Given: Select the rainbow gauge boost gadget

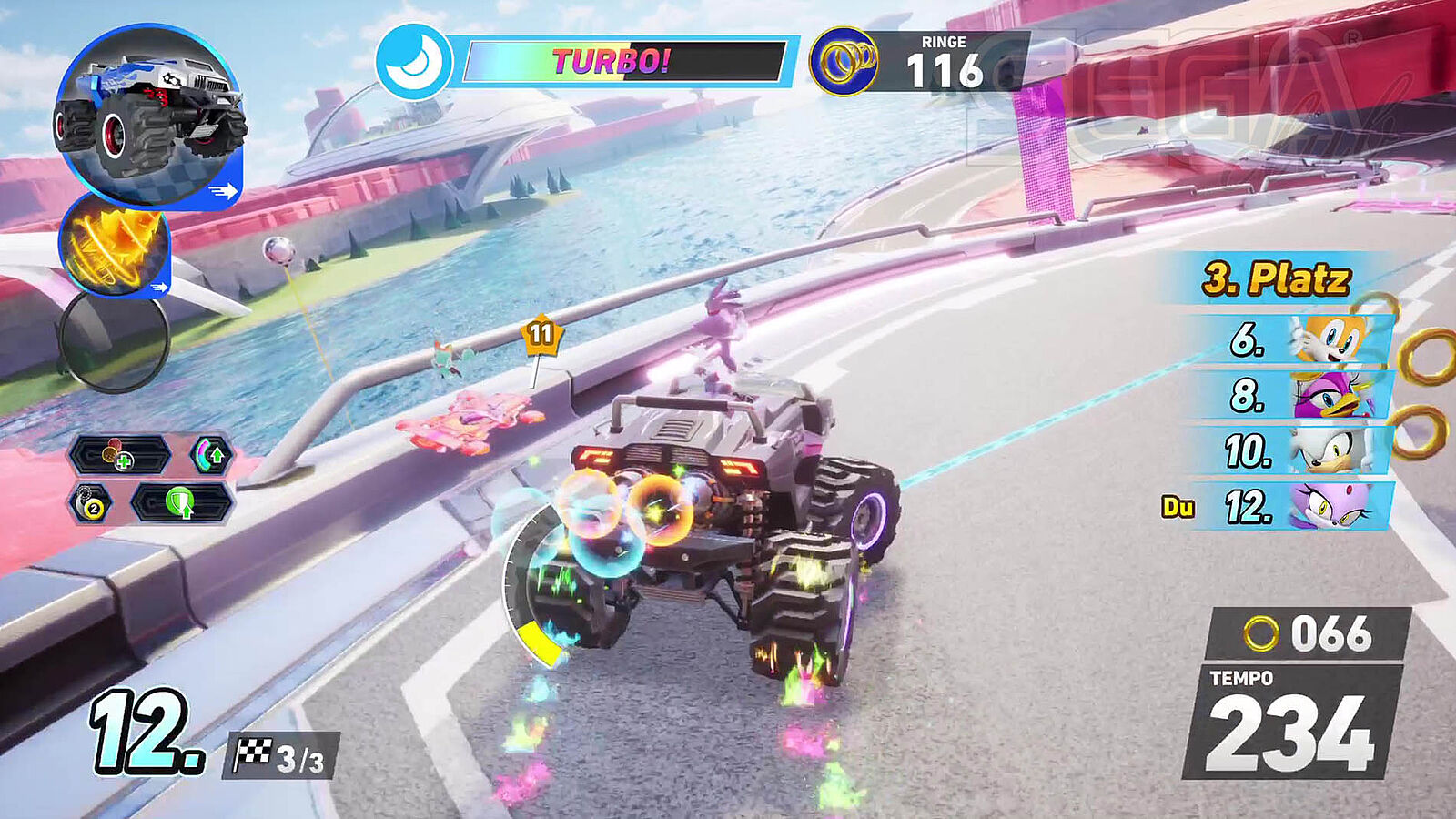Looking at the screenshot, I should click(x=211, y=454).
